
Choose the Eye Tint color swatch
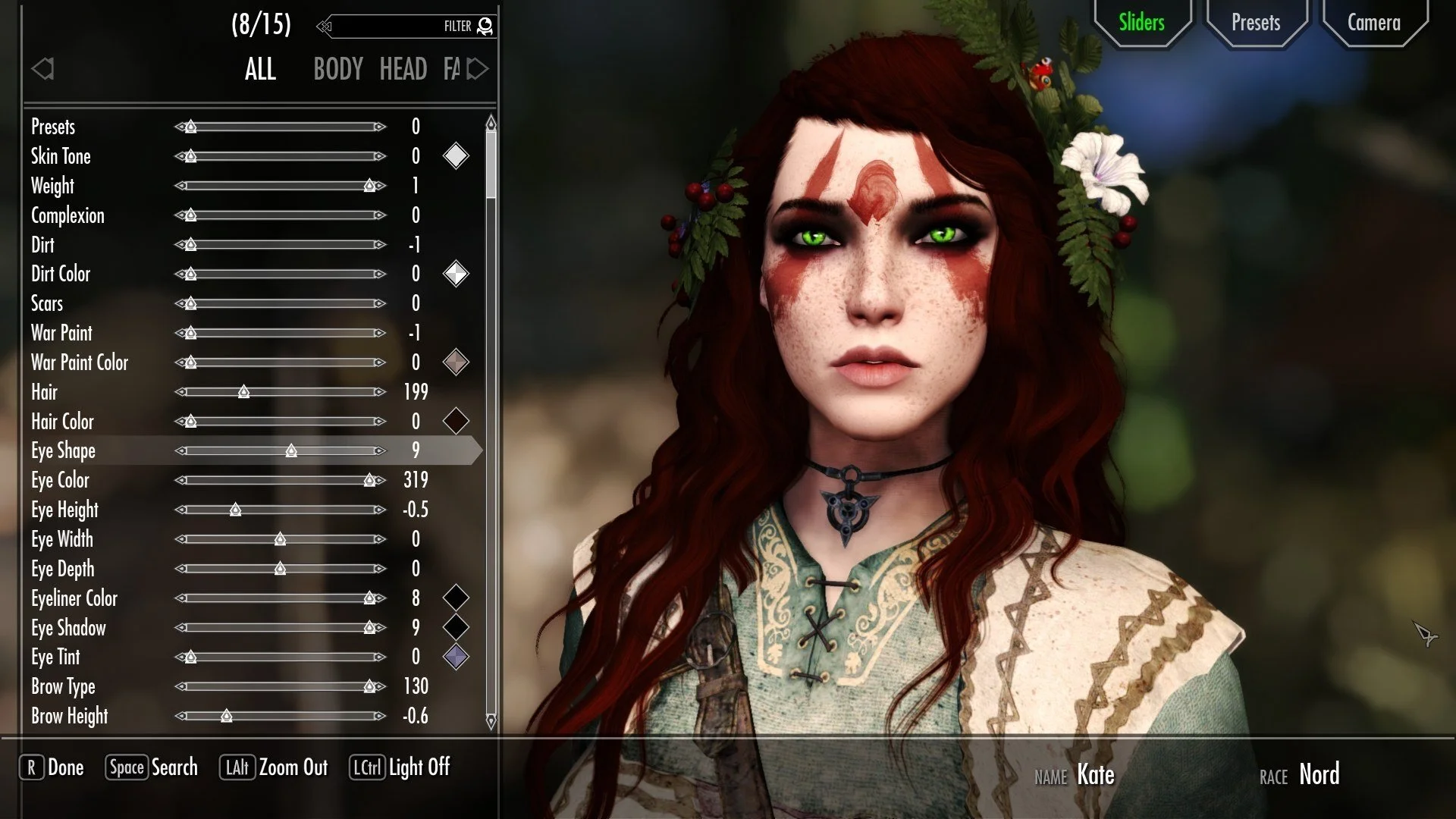coord(456,657)
